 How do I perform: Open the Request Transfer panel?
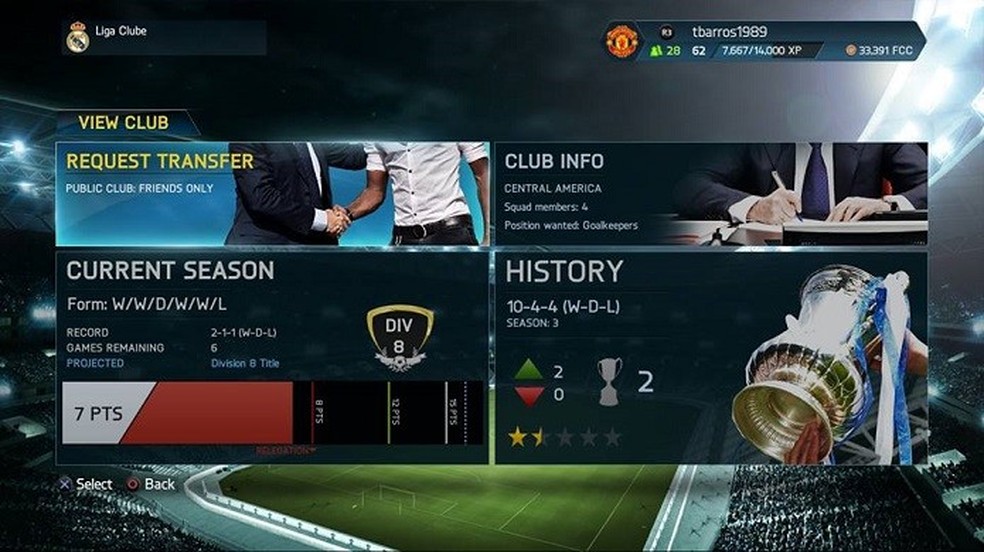[x=272, y=194]
